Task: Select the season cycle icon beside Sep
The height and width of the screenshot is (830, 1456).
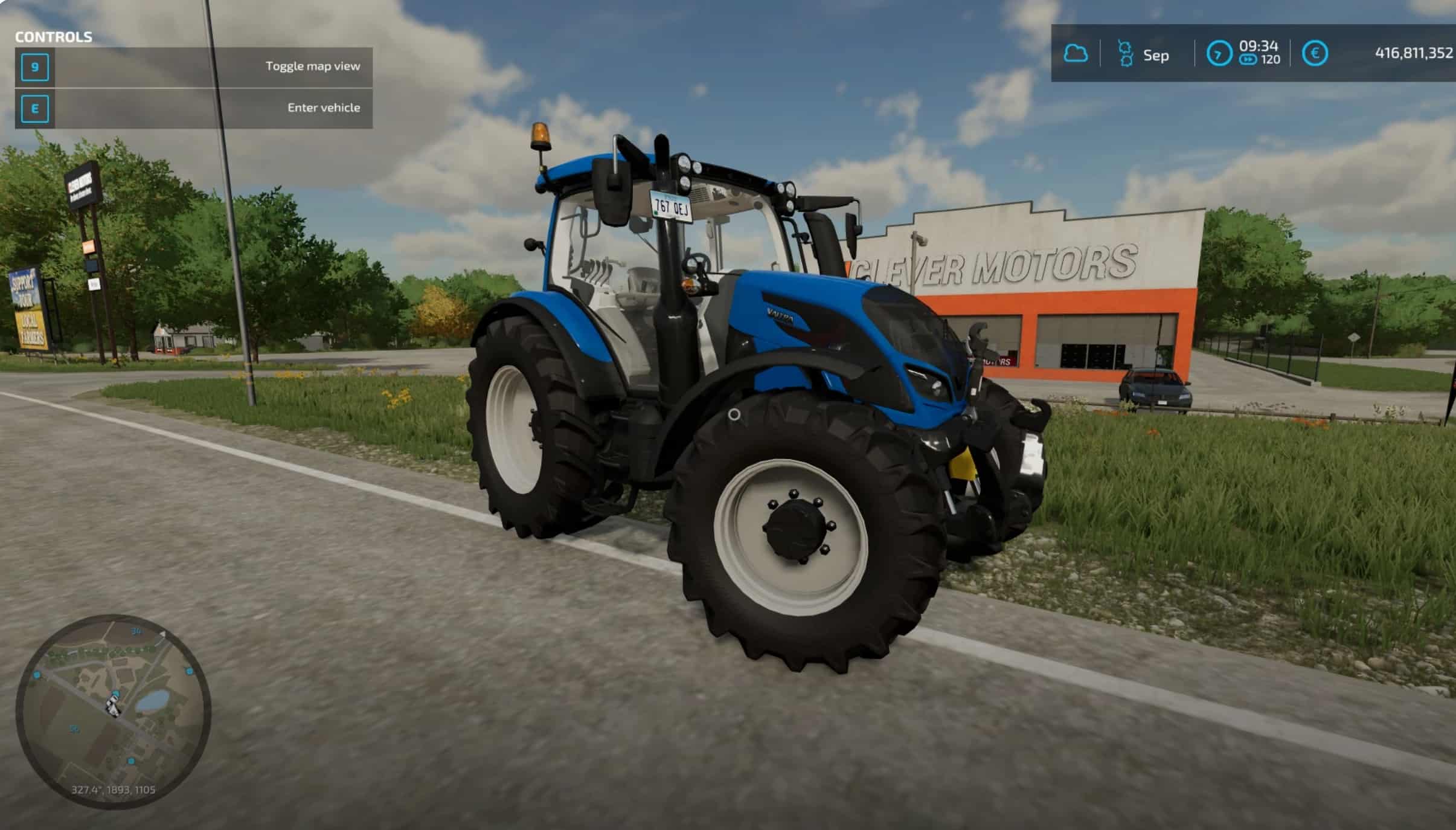Action: (x=1124, y=54)
